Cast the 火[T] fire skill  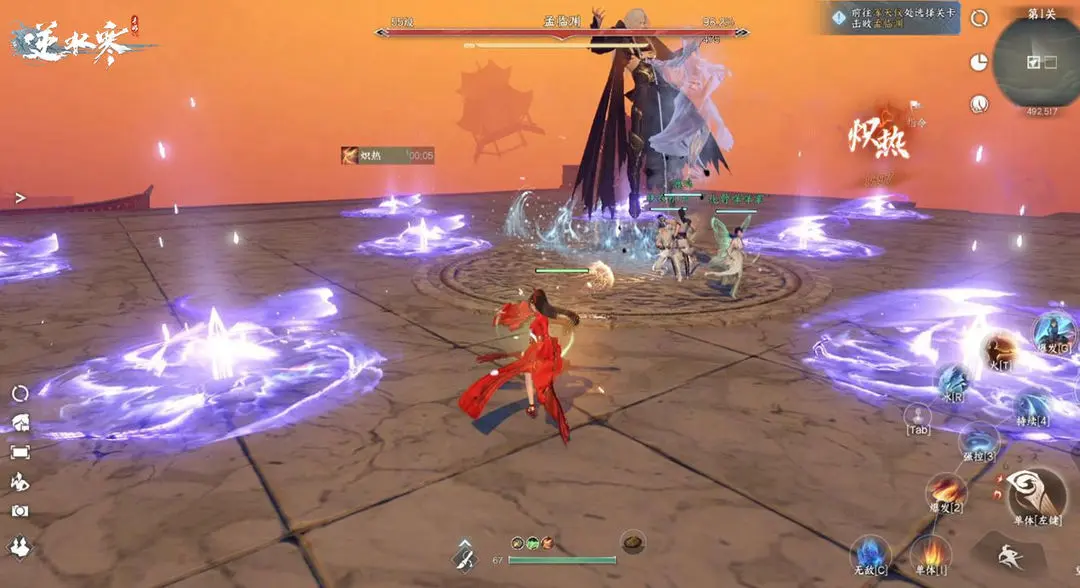pos(999,349)
